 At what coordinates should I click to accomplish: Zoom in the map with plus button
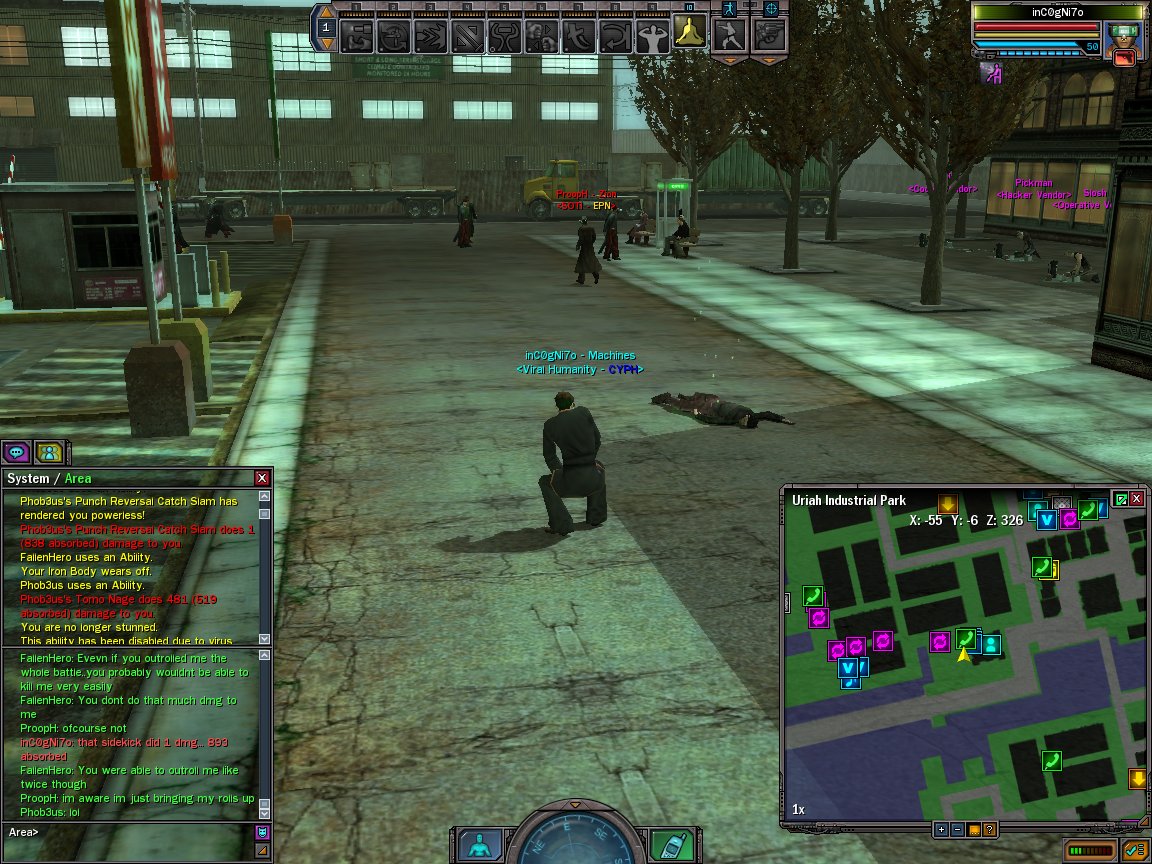[941, 829]
